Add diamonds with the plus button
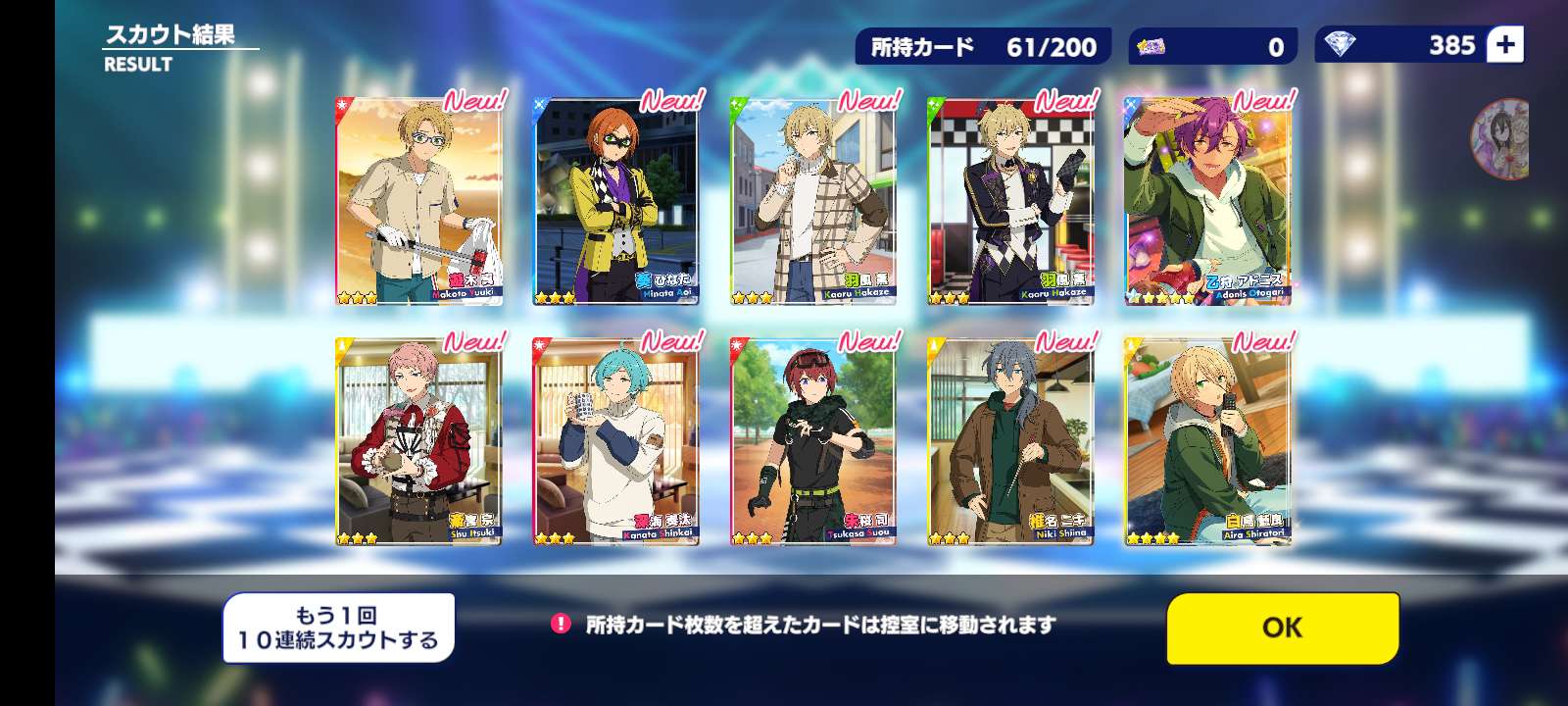Screen dimensions: 1568x706 pos(1505,45)
